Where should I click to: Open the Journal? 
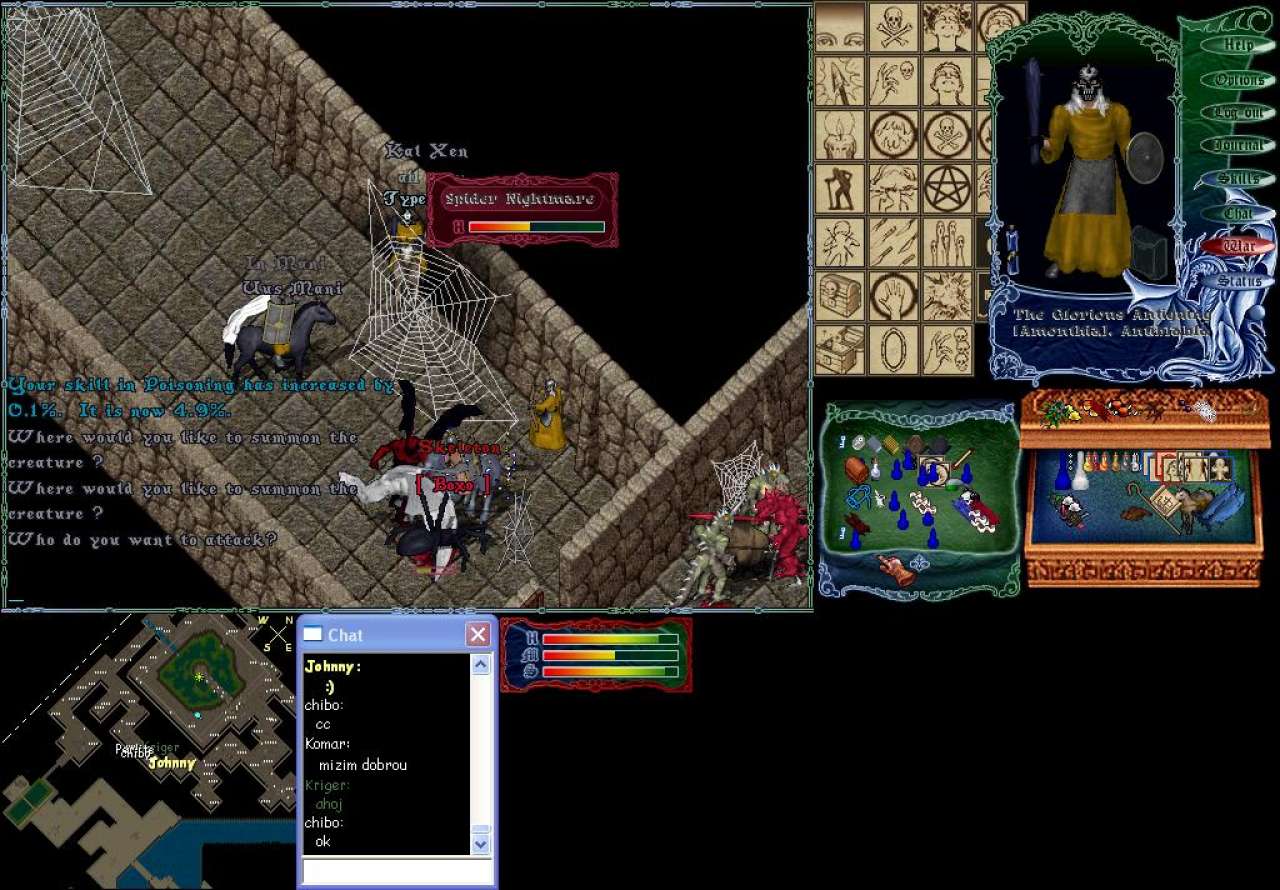(1238, 146)
